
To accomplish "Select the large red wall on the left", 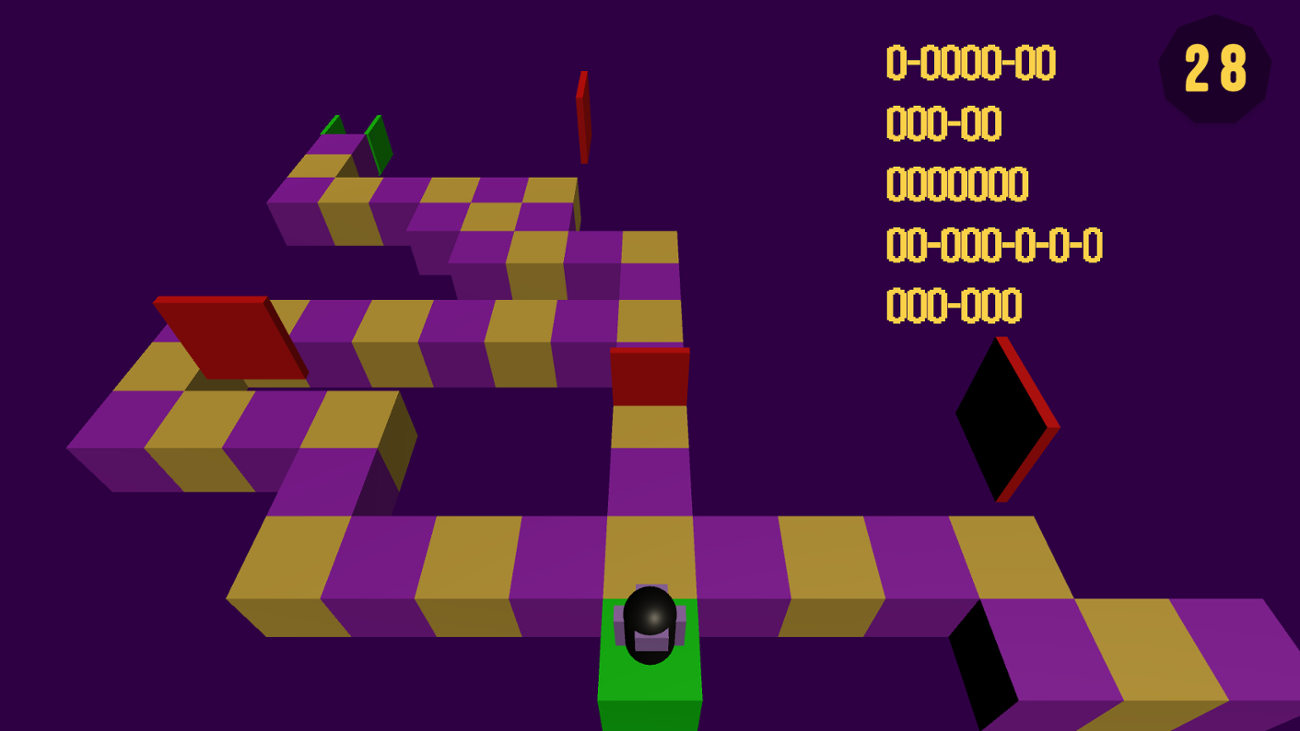I will (x=228, y=338).
